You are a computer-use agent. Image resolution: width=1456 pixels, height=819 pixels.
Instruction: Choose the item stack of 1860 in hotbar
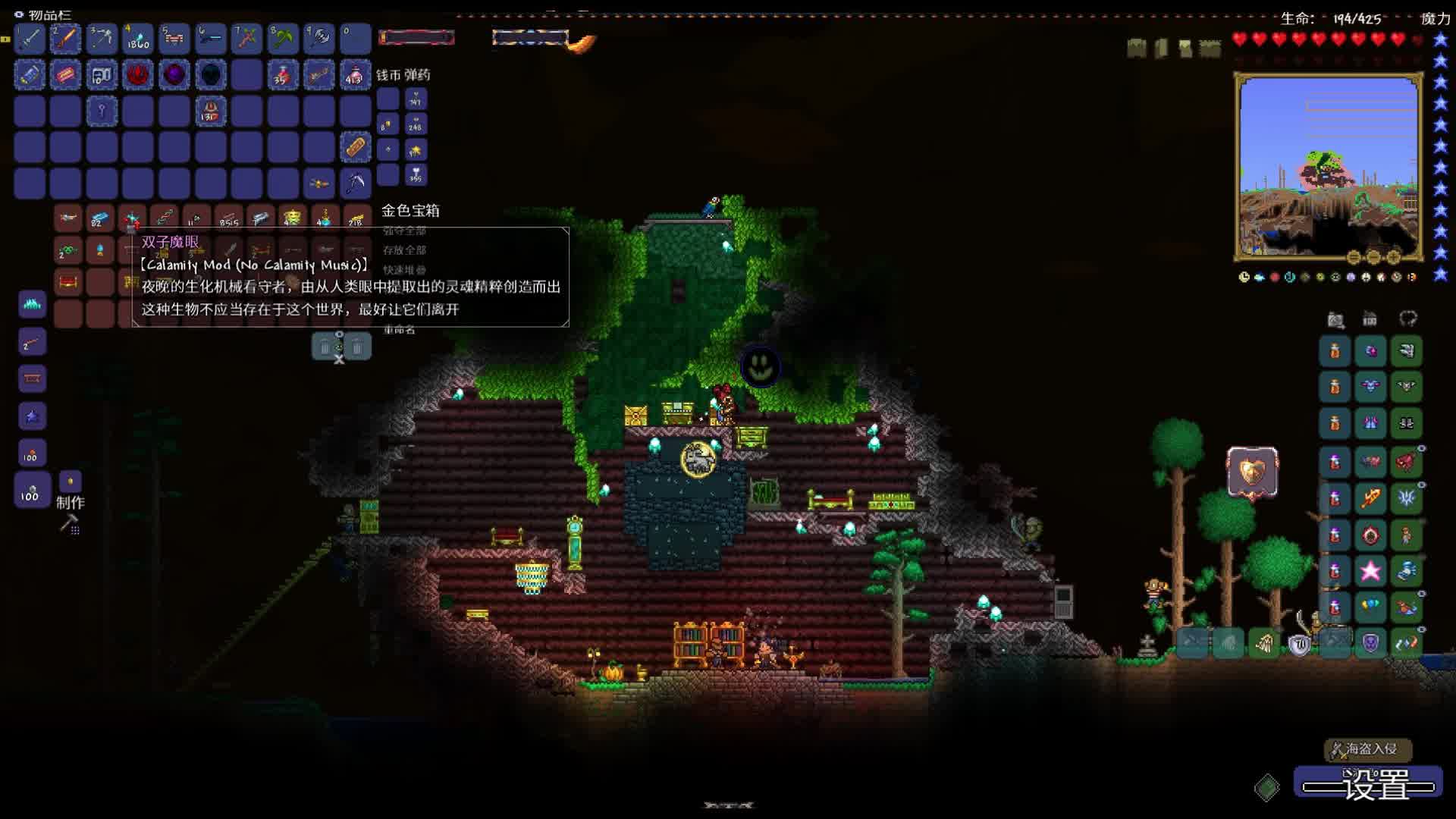pyautogui.click(x=138, y=38)
